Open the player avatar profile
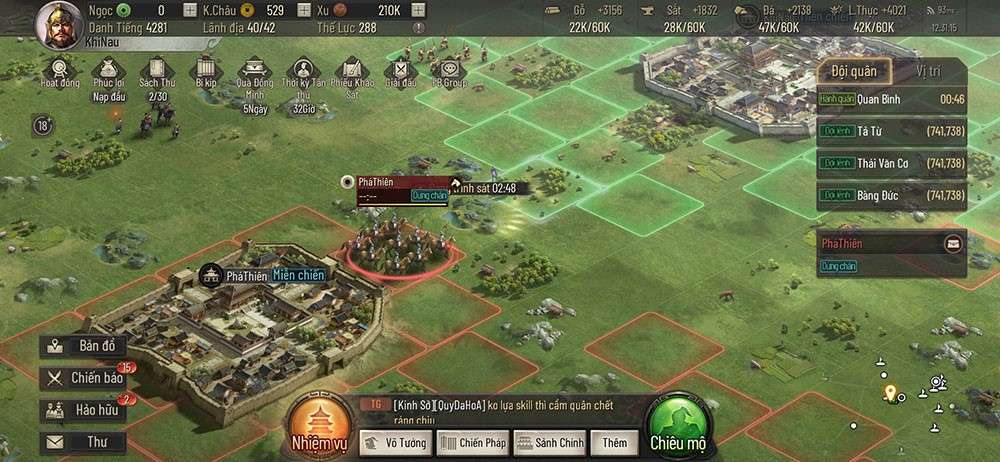This screenshot has width=1000, height=462. pyautogui.click(x=59, y=24)
